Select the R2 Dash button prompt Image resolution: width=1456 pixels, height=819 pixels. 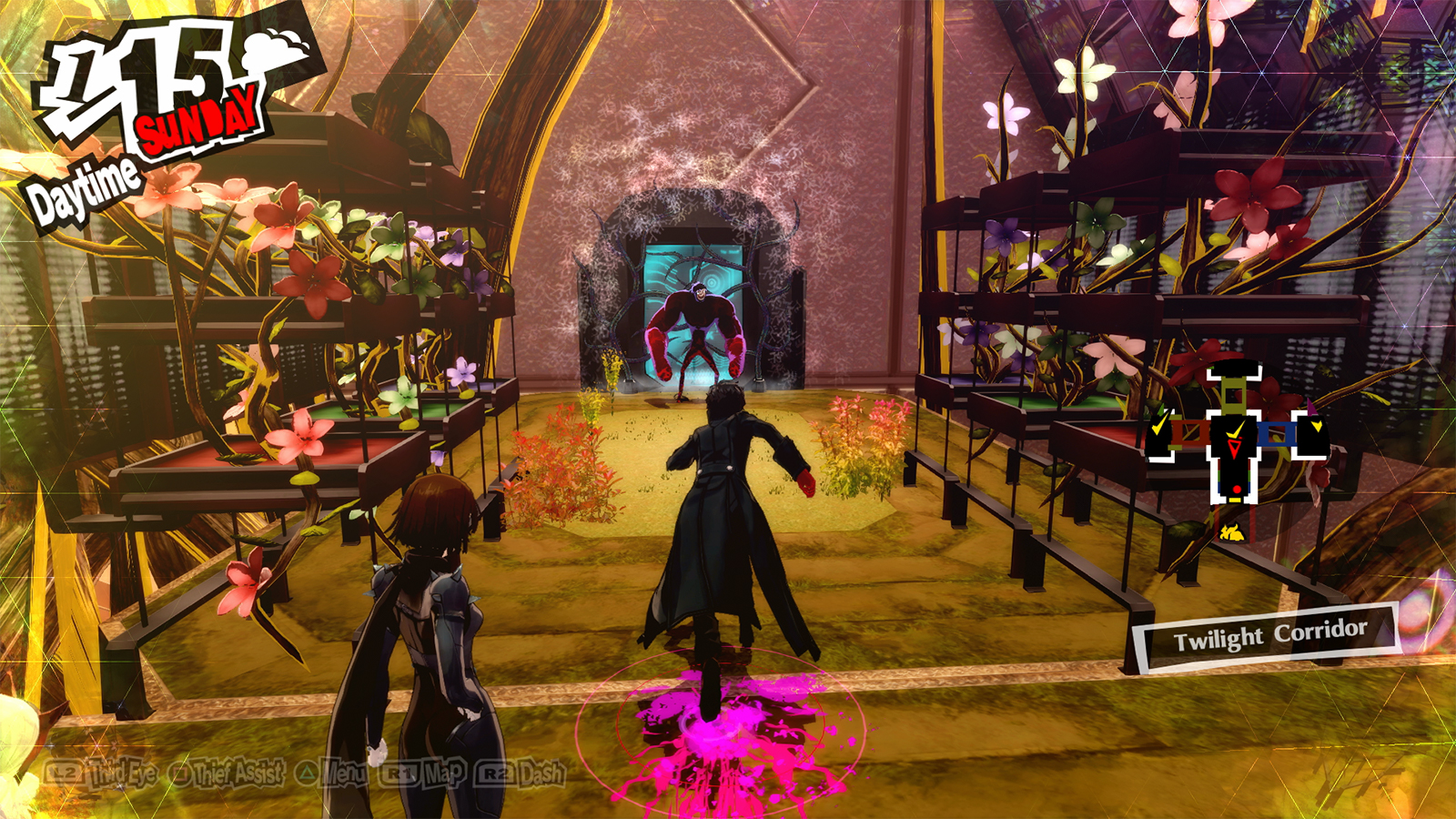click(495, 772)
